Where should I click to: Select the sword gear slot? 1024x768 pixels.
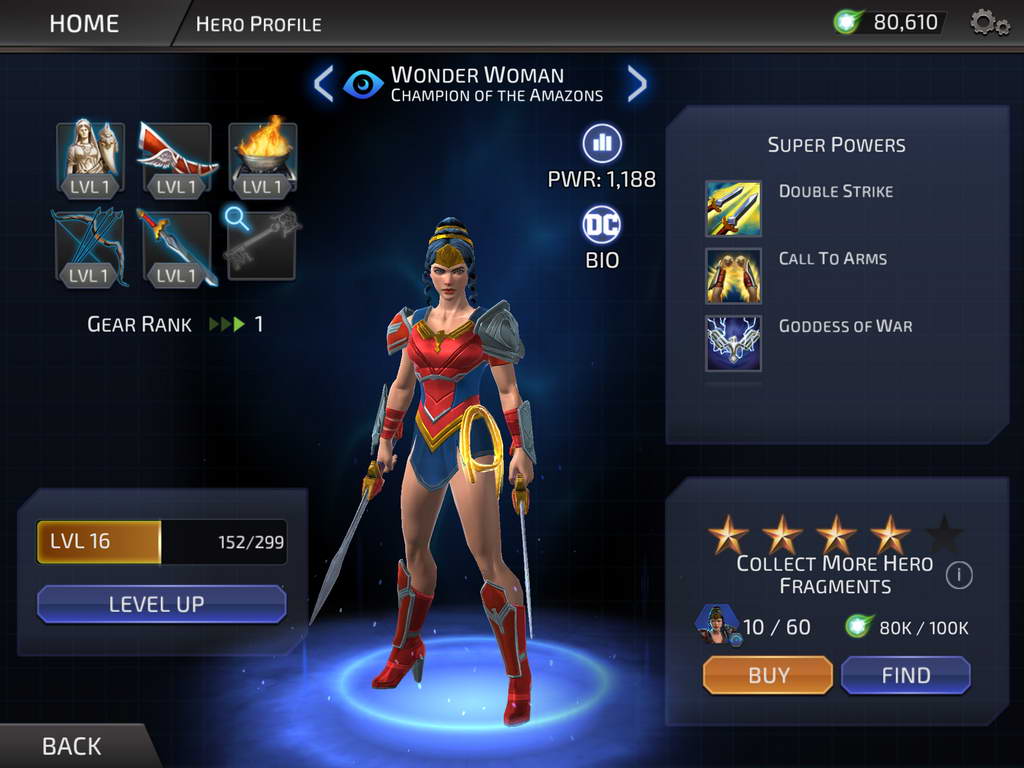177,246
